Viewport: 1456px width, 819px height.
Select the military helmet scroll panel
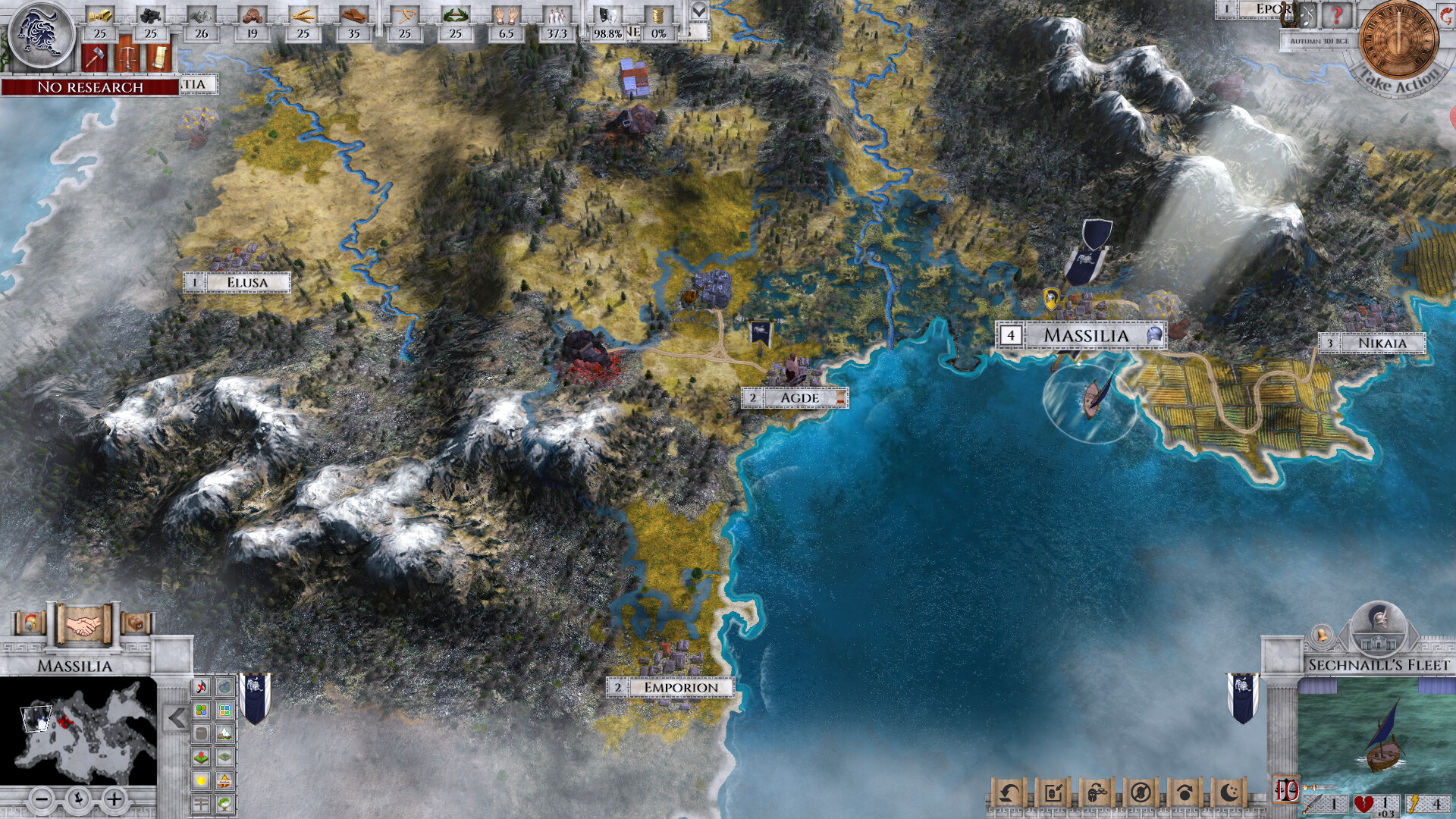(x=30, y=623)
